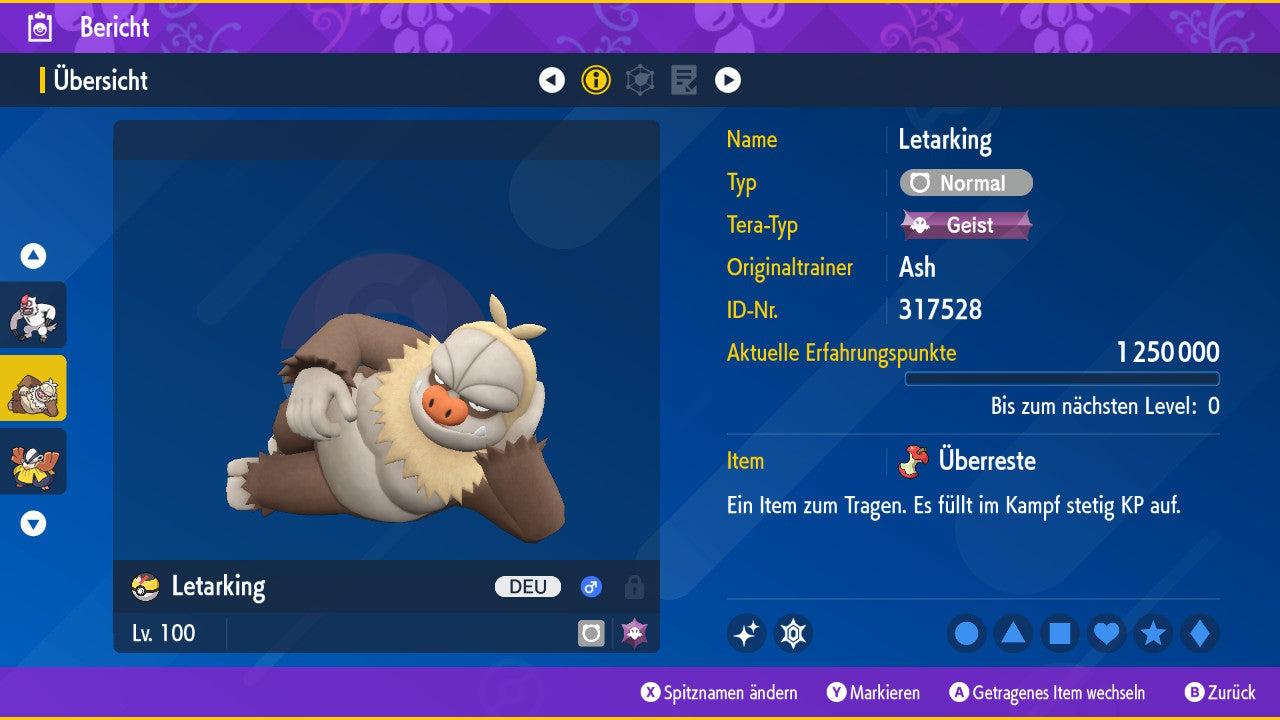This screenshot has width=1280, height=720.
Task: Toggle the circle marking
Action: click(967, 633)
